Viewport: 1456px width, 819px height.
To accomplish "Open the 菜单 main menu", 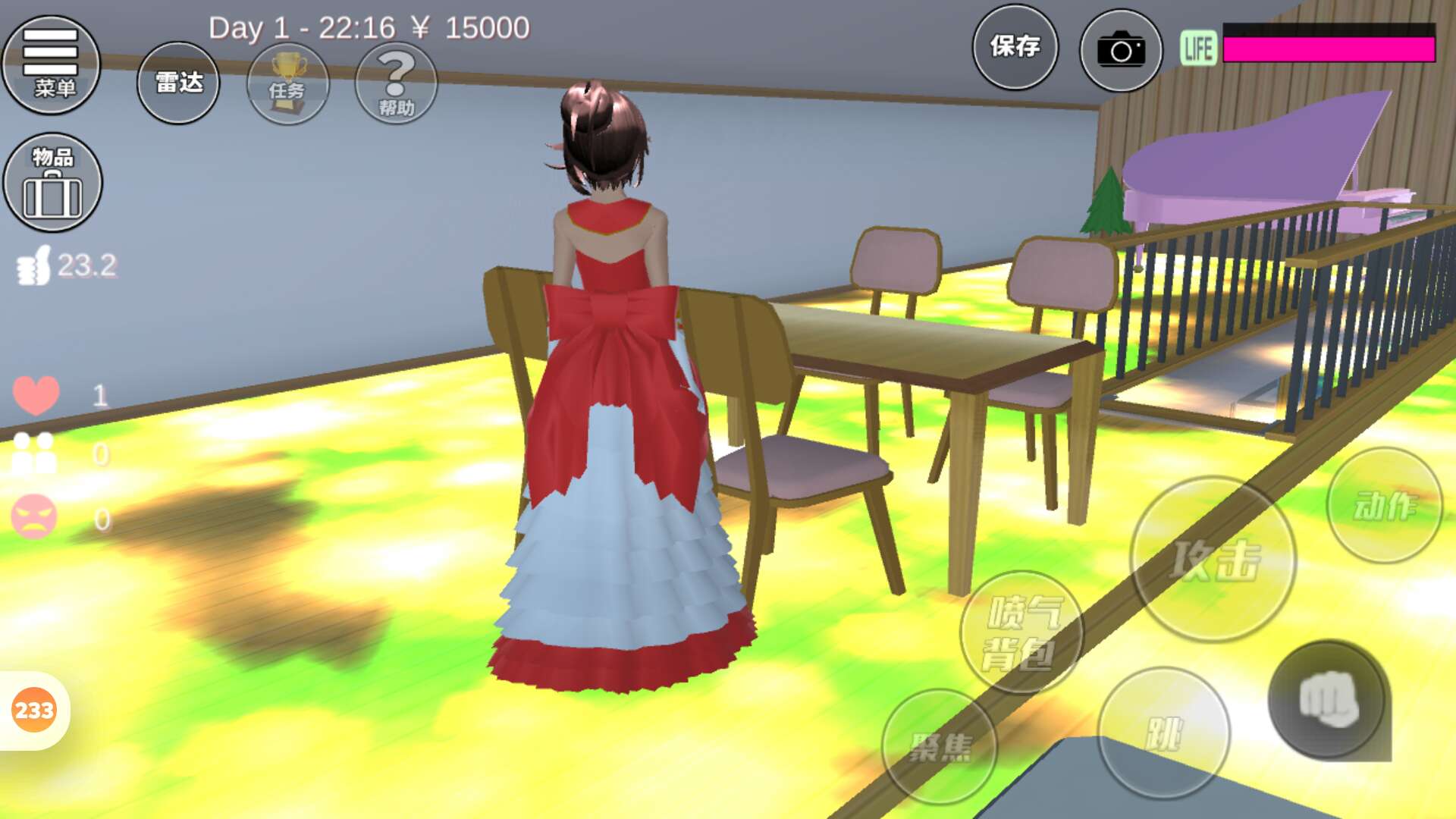I will click(x=51, y=64).
